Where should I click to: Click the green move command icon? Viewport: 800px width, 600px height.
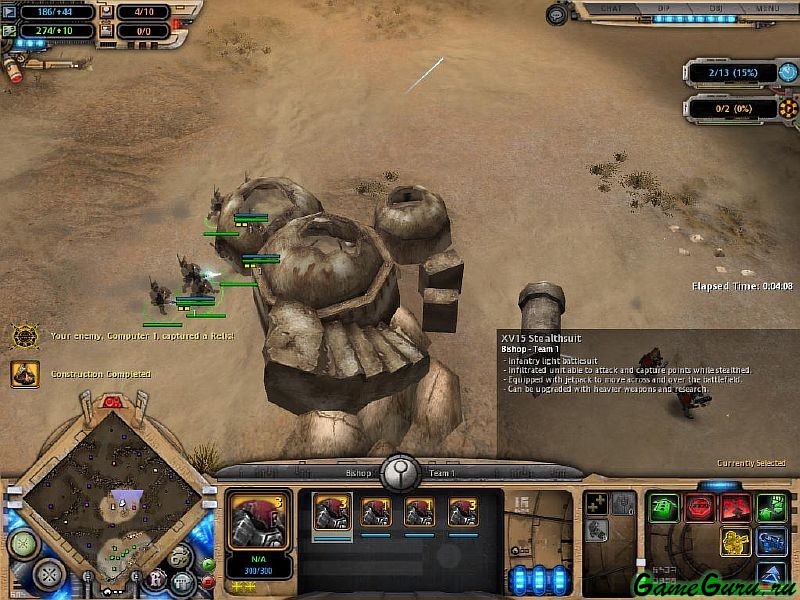pyautogui.click(x=663, y=508)
